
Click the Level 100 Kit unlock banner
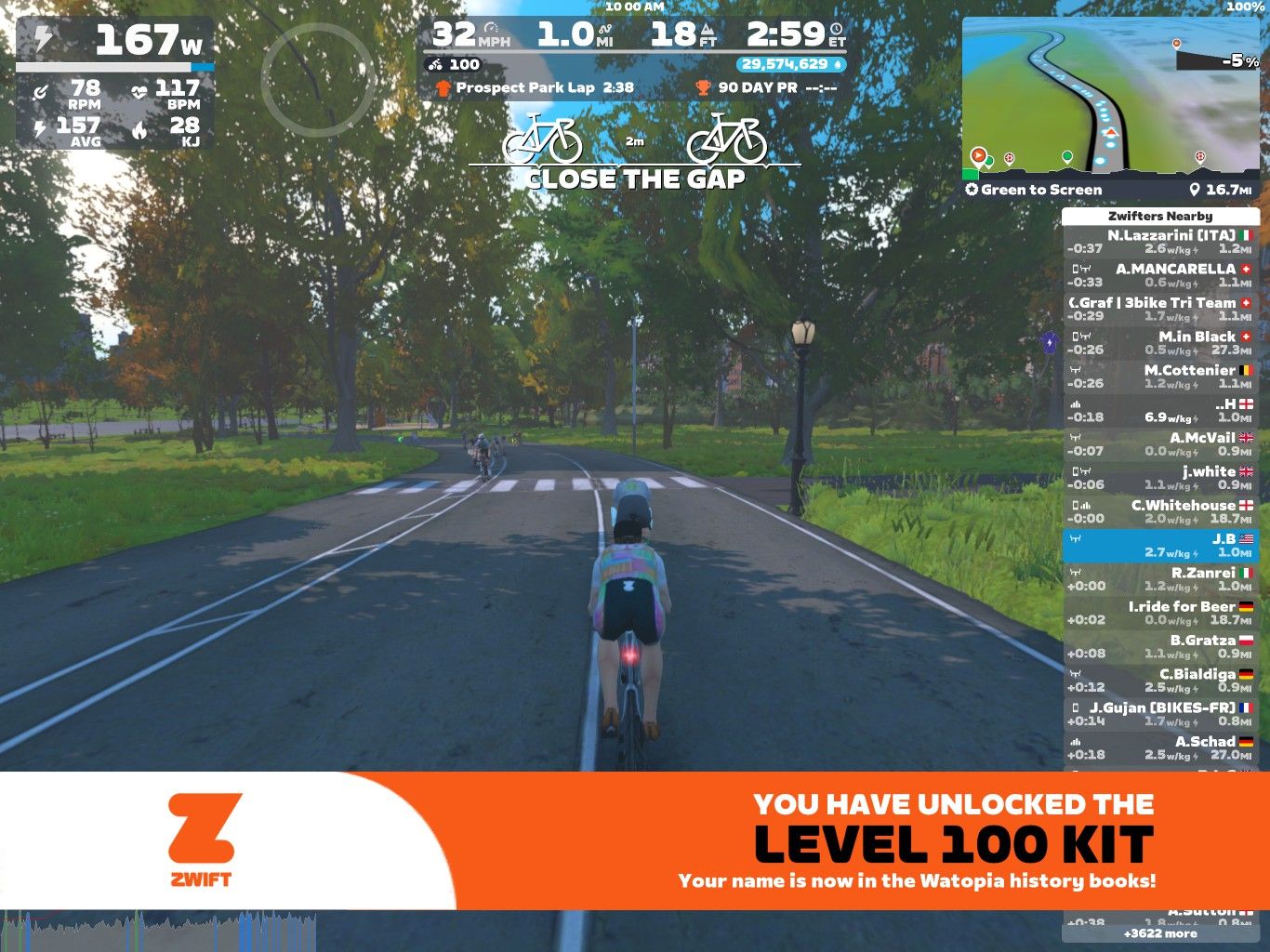634,840
